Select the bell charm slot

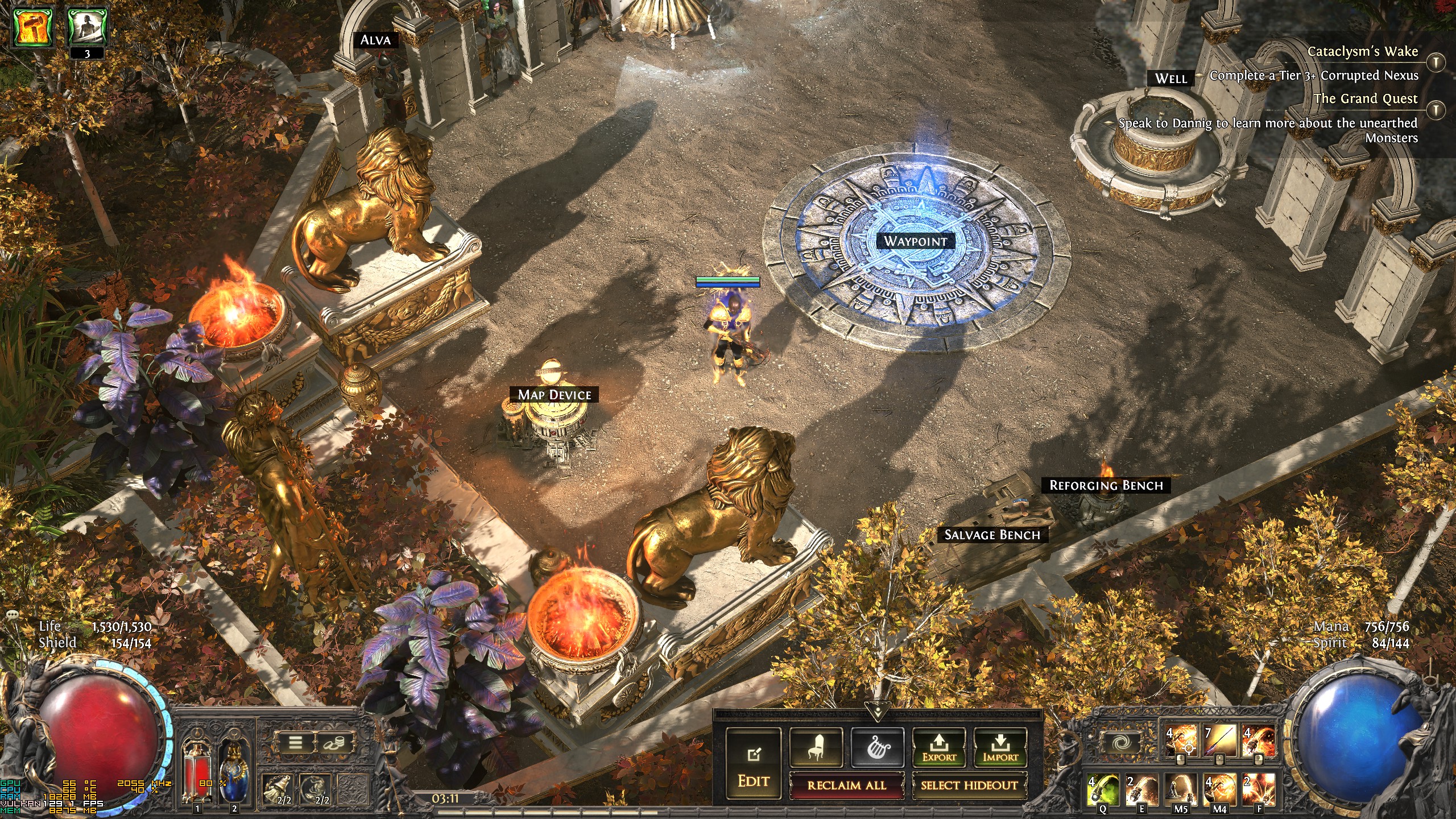[278, 789]
